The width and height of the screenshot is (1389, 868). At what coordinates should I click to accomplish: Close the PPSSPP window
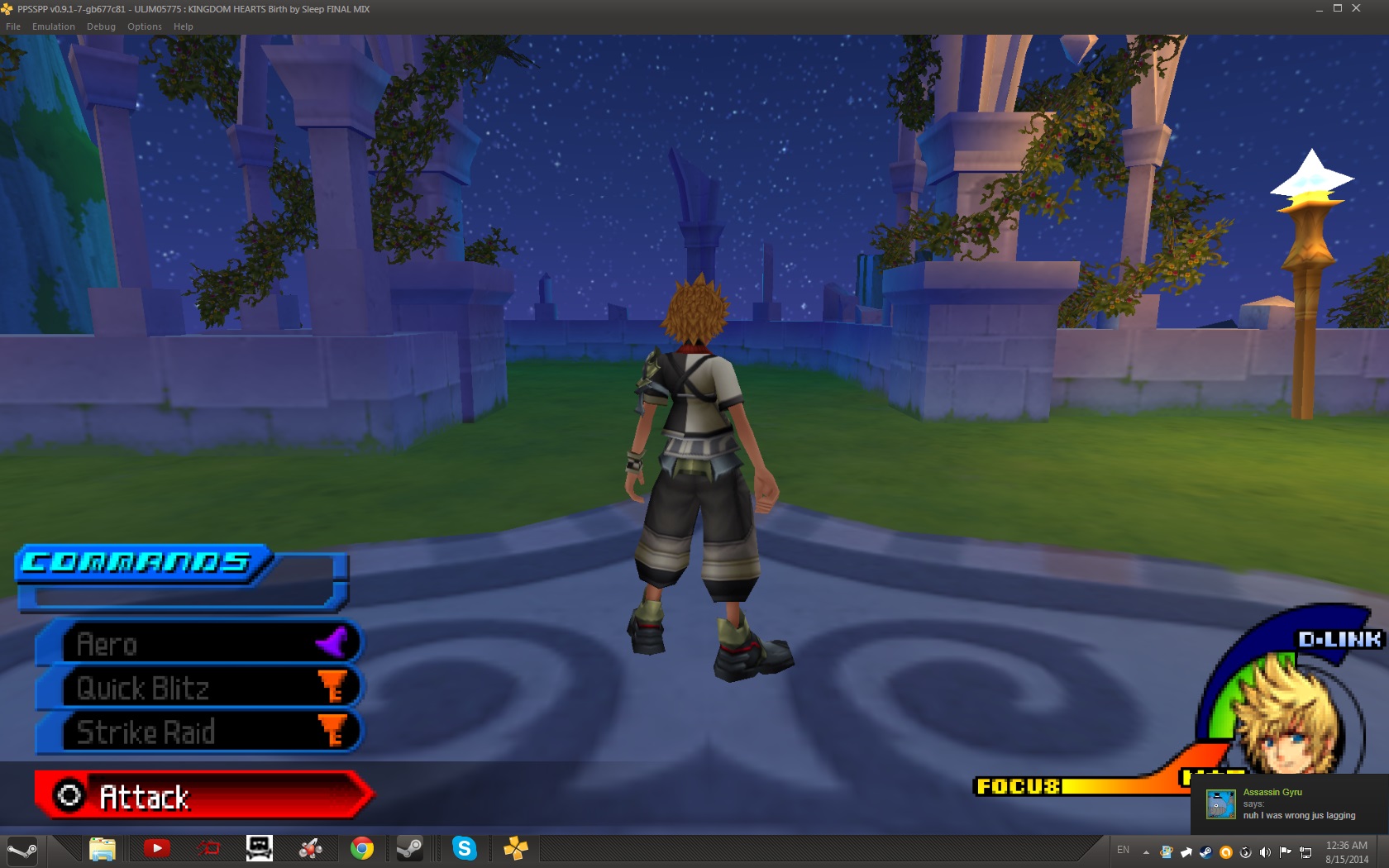1356,8
